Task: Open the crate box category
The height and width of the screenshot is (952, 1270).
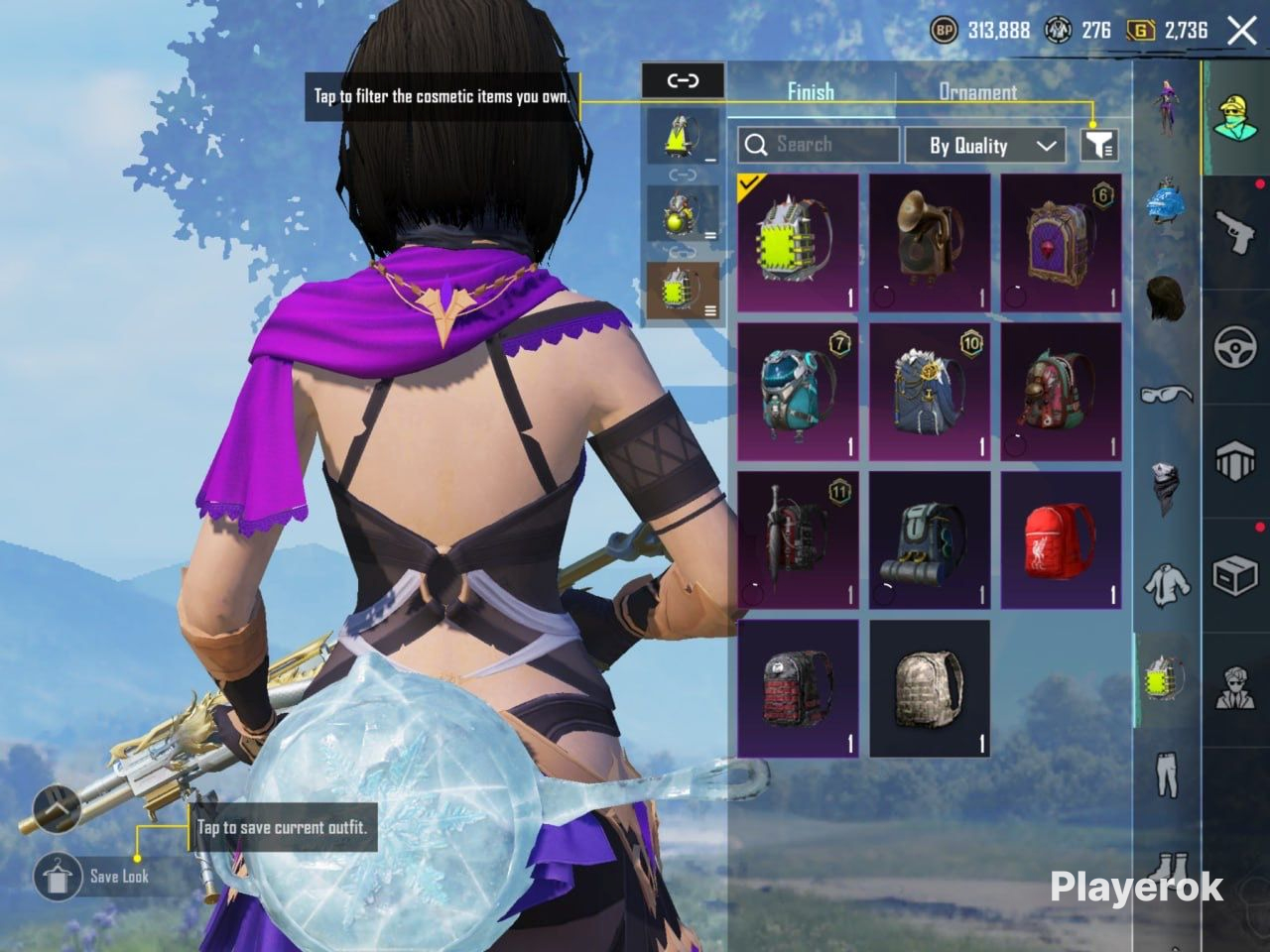Action: (1236, 575)
